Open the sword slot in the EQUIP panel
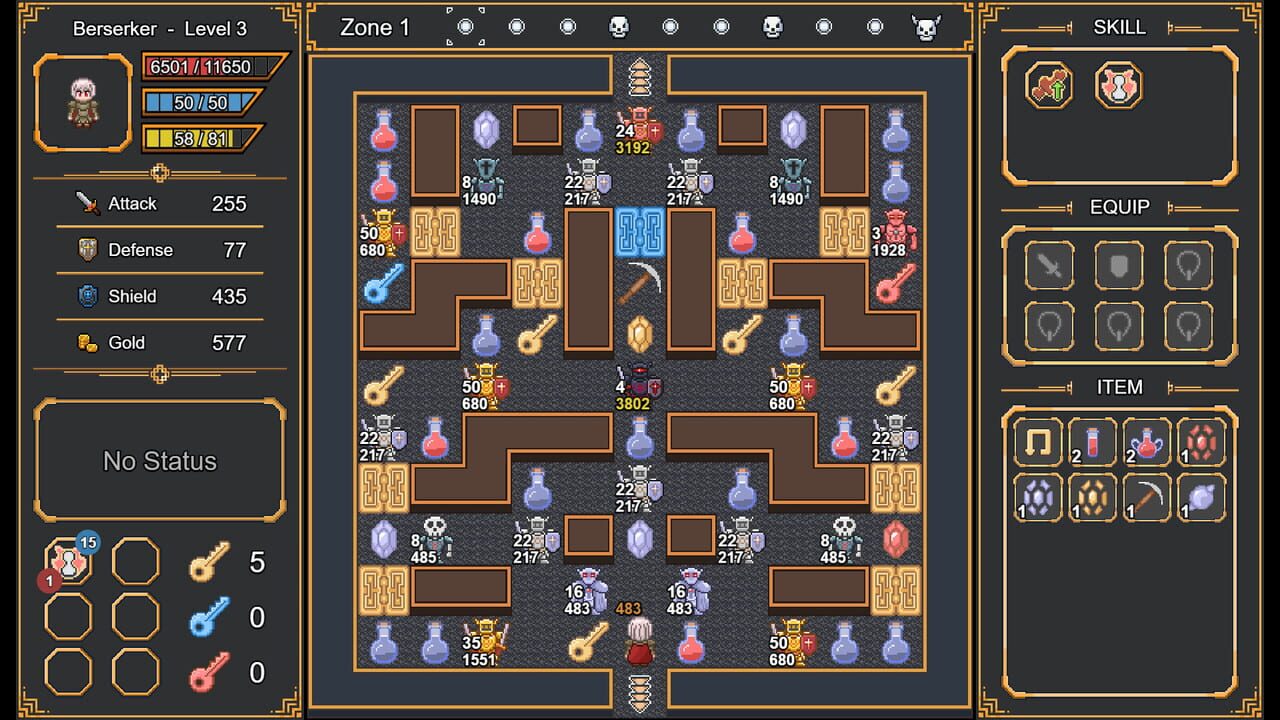This screenshot has width=1280, height=720. tap(1049, 265)
